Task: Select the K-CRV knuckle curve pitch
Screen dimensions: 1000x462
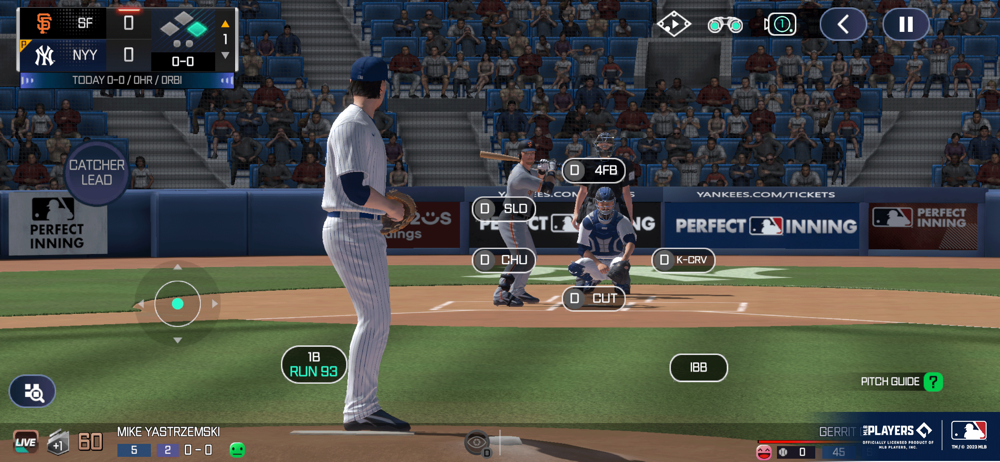Action: click(683, 260)
